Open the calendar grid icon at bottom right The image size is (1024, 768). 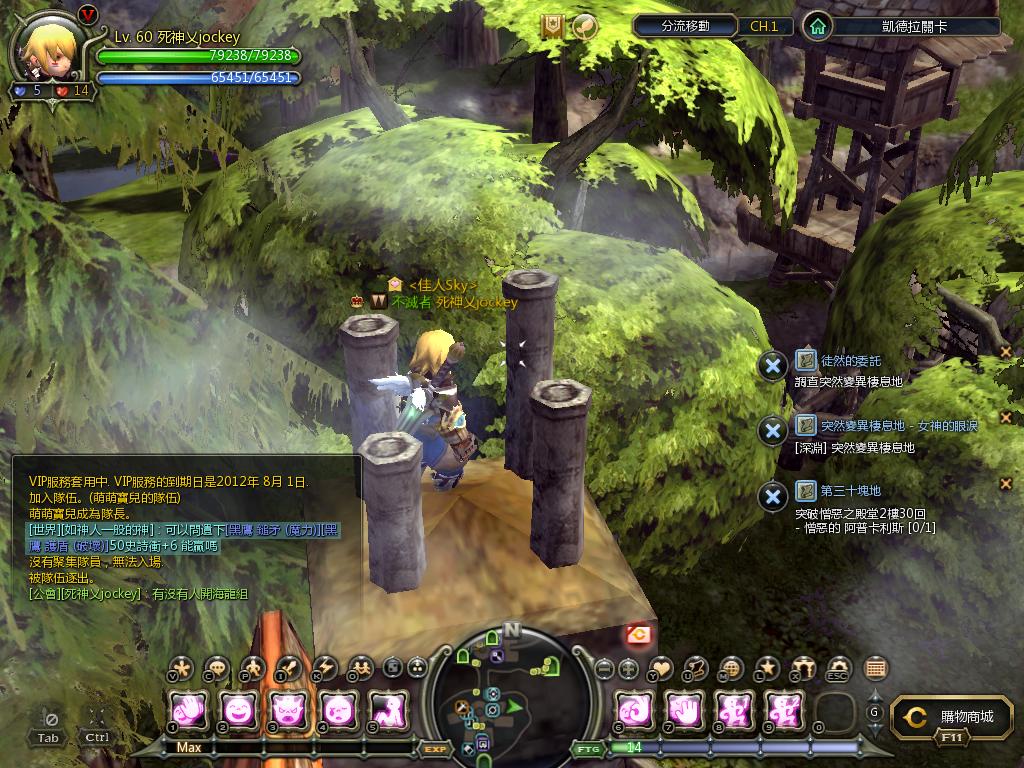coord(875,668)
